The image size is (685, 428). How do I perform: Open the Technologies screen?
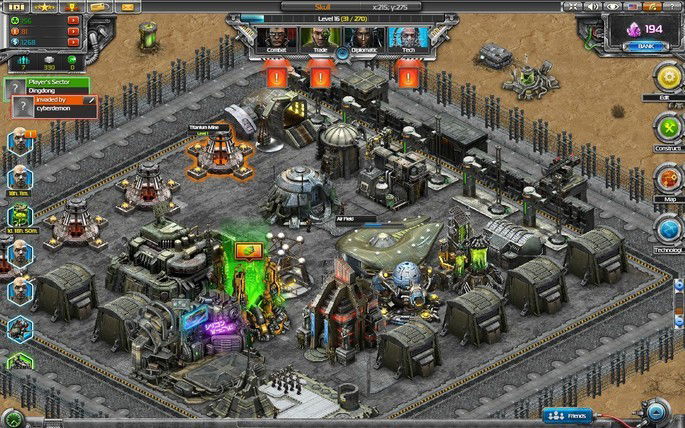pyautogui.click(x=666, y=229)
